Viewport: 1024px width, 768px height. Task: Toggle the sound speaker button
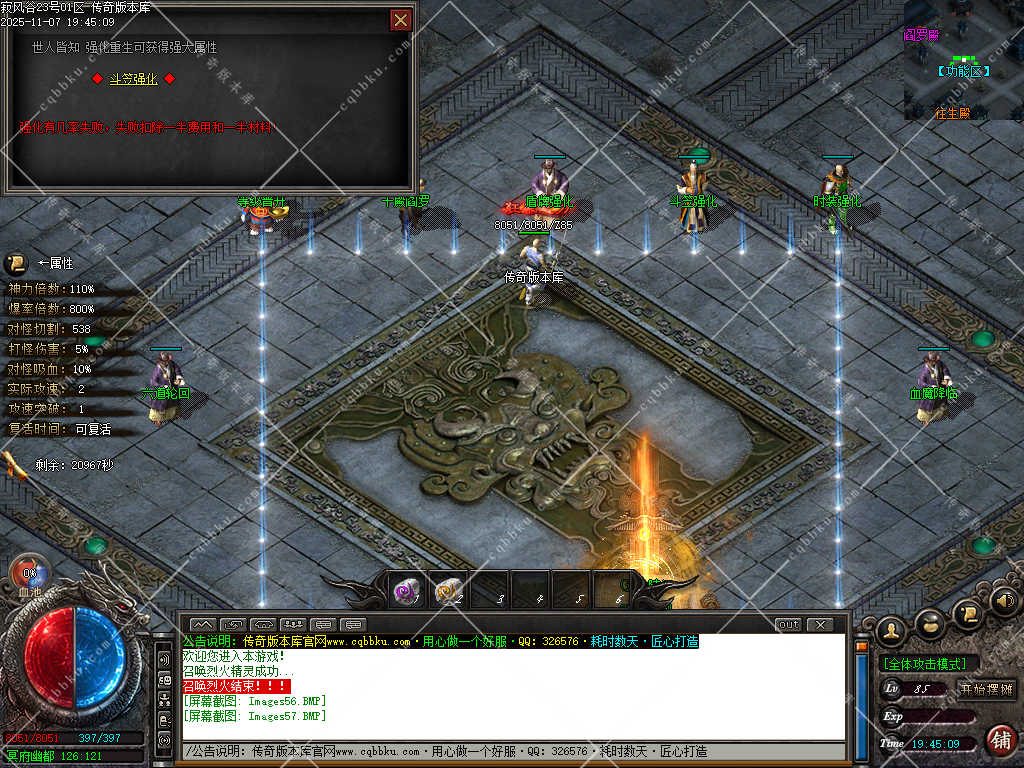tap(1004, 601)
